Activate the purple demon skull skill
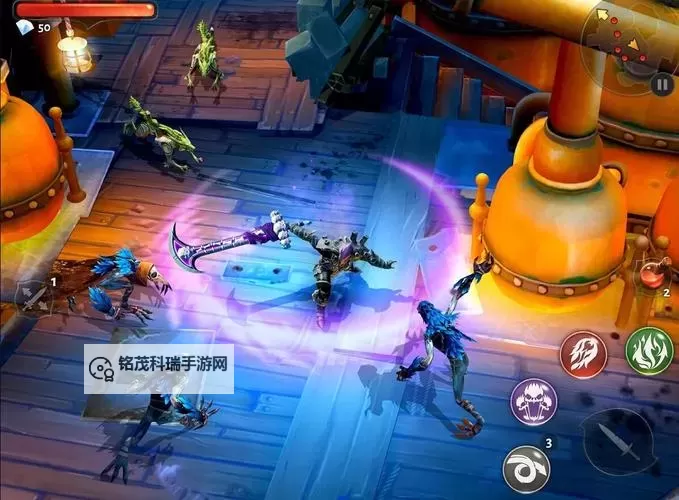Image resolution: width=679 pixels, height=500 pixels. click(x=534, y=402)
